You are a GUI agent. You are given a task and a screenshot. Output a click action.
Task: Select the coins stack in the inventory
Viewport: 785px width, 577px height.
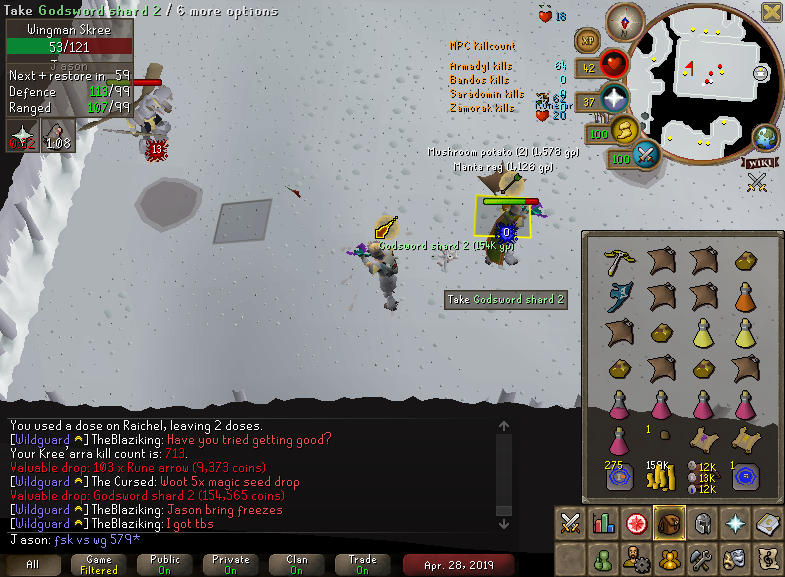tap(660, 475)
